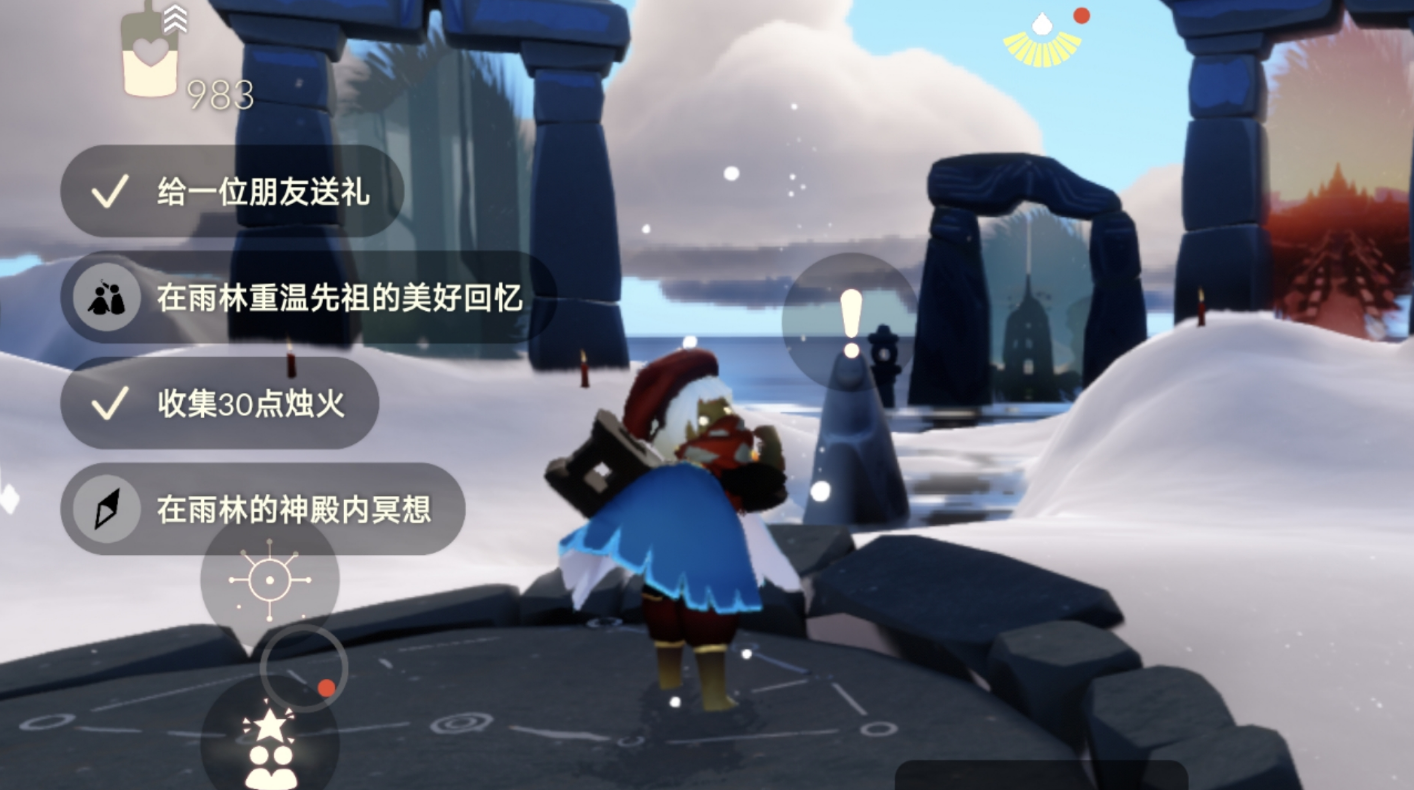Tap the ancestor pair icon on the rainforest memory quest
The image size is (1414, 790).
(105, 297)
